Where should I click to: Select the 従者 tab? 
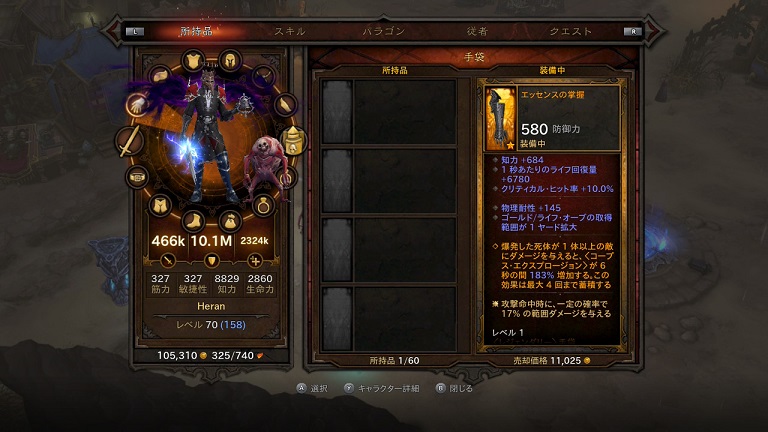476,31
